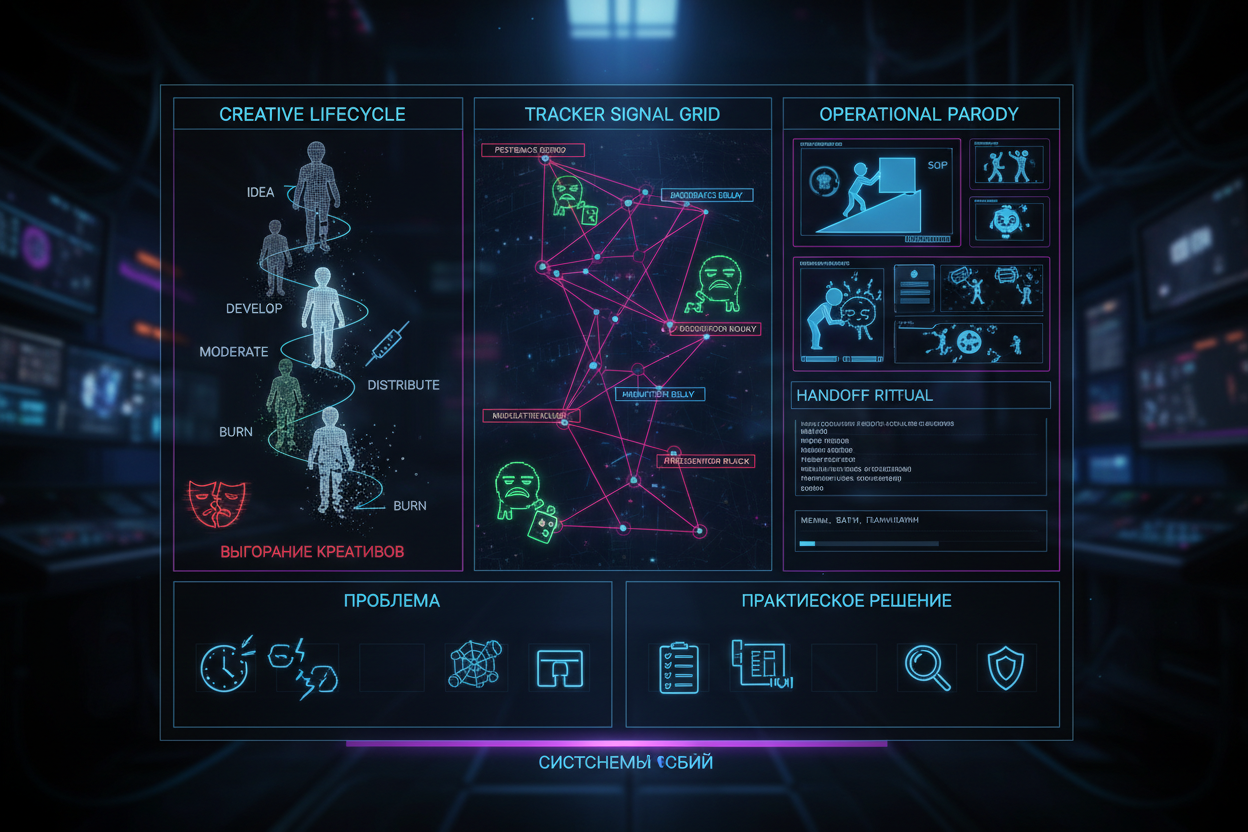The width and height of the screenshot is (1248, 832).
Task: Click the clock icon under Проблема
Action: coord(225,665)
